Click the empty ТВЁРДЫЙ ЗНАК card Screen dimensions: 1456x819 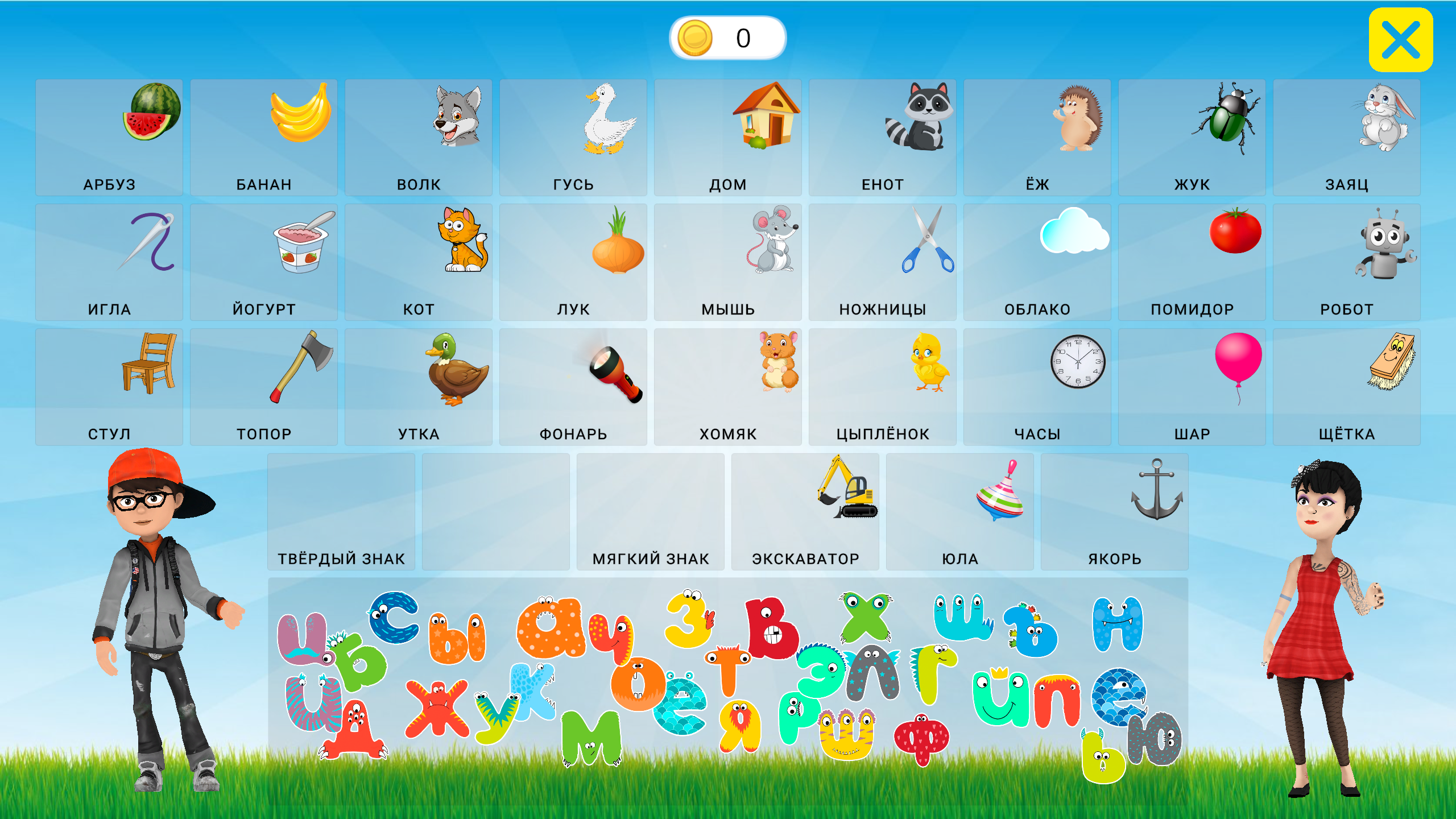point(341,506)
